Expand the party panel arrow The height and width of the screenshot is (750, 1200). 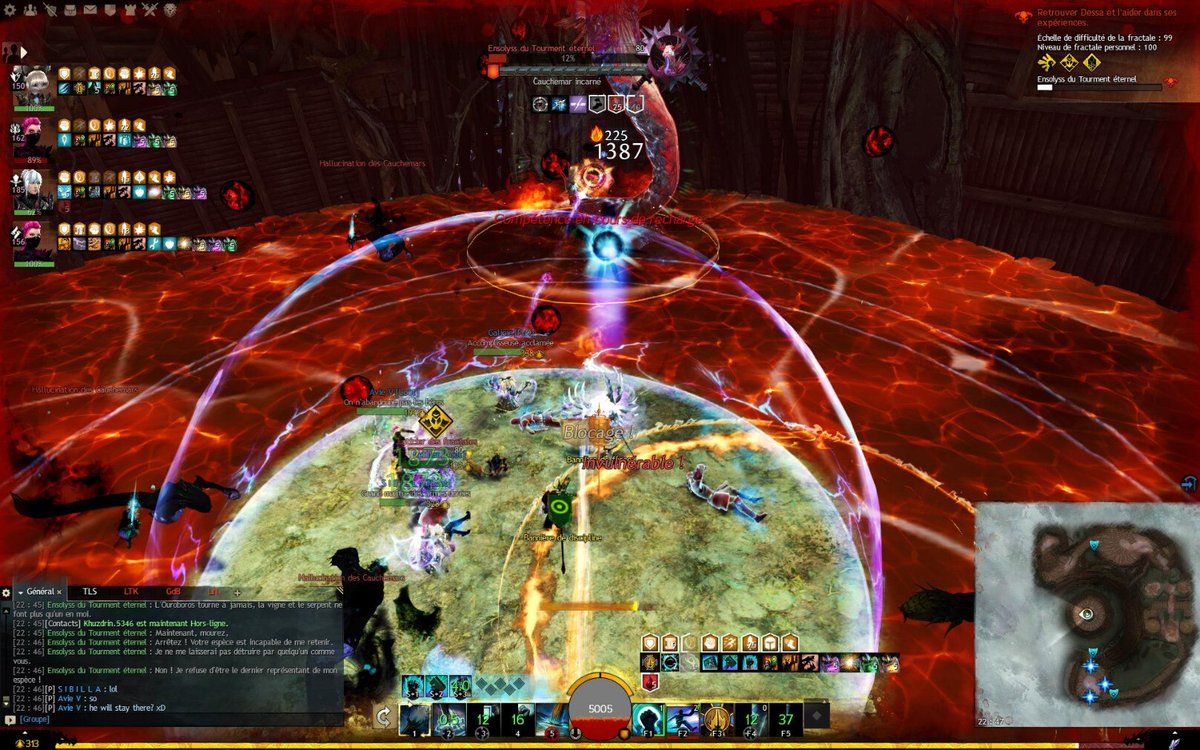pos(22,51)
